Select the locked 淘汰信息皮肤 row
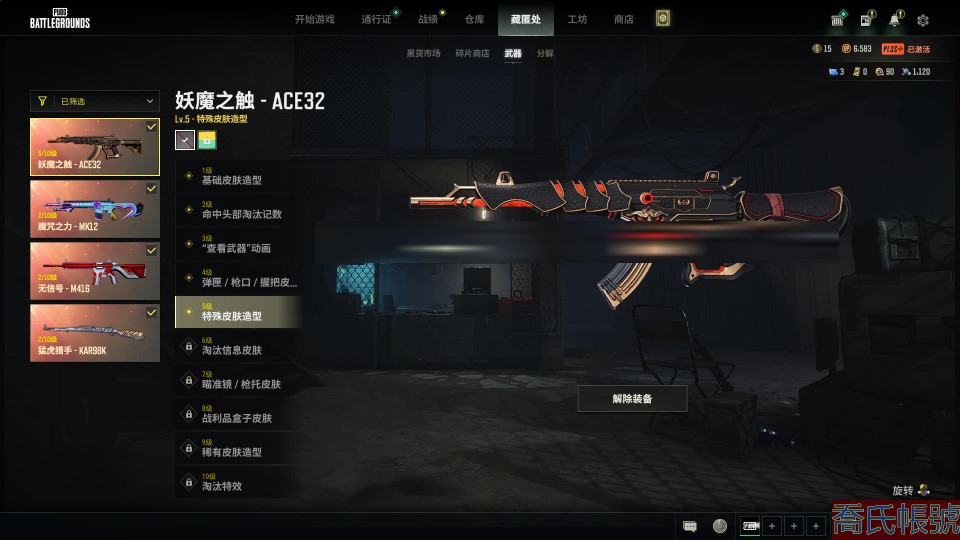This screenshot has height=540, width=960. 236,347
